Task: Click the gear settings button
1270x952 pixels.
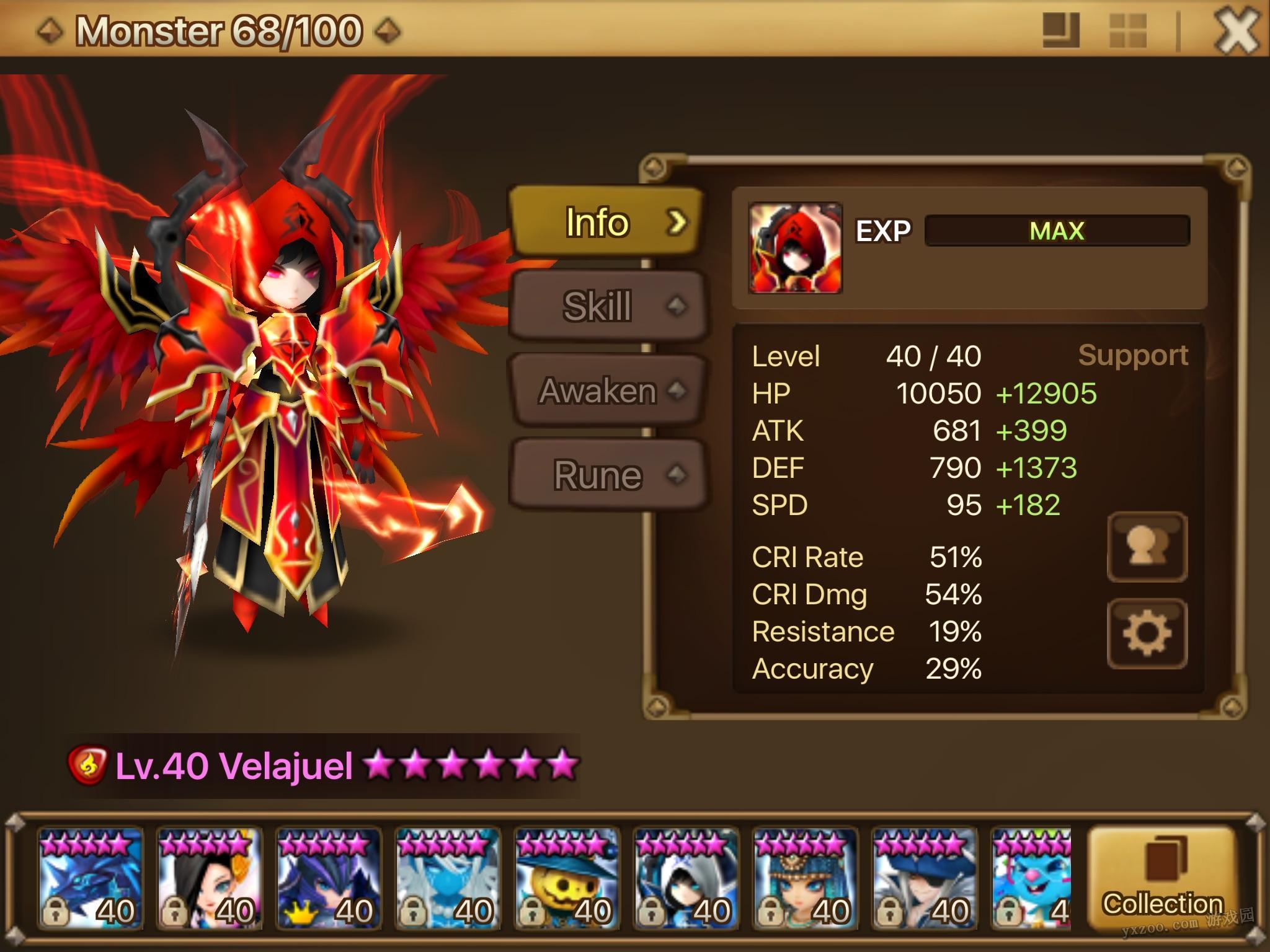Action: point(1147,633)
